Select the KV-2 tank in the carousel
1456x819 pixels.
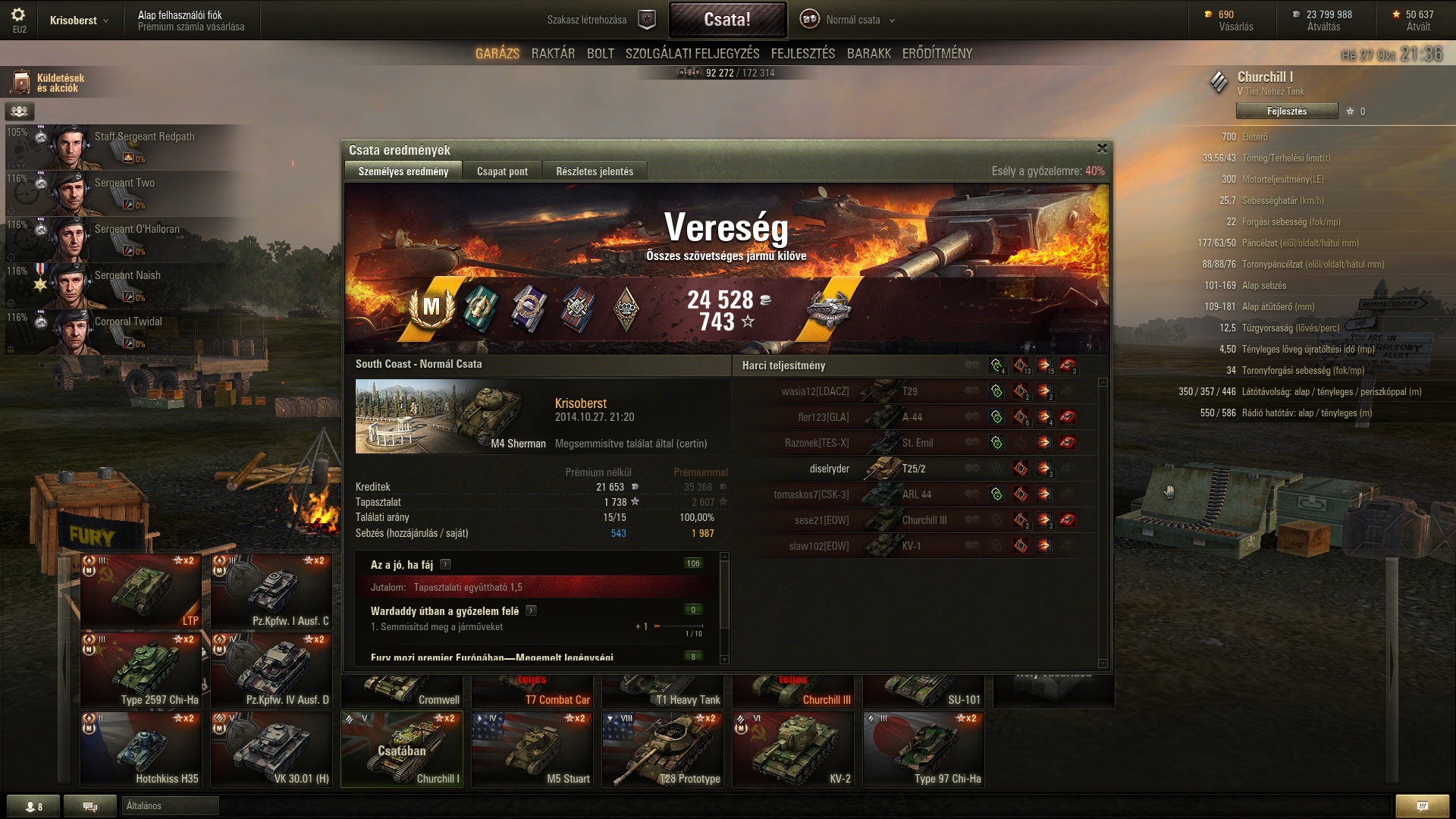point(793,749)
